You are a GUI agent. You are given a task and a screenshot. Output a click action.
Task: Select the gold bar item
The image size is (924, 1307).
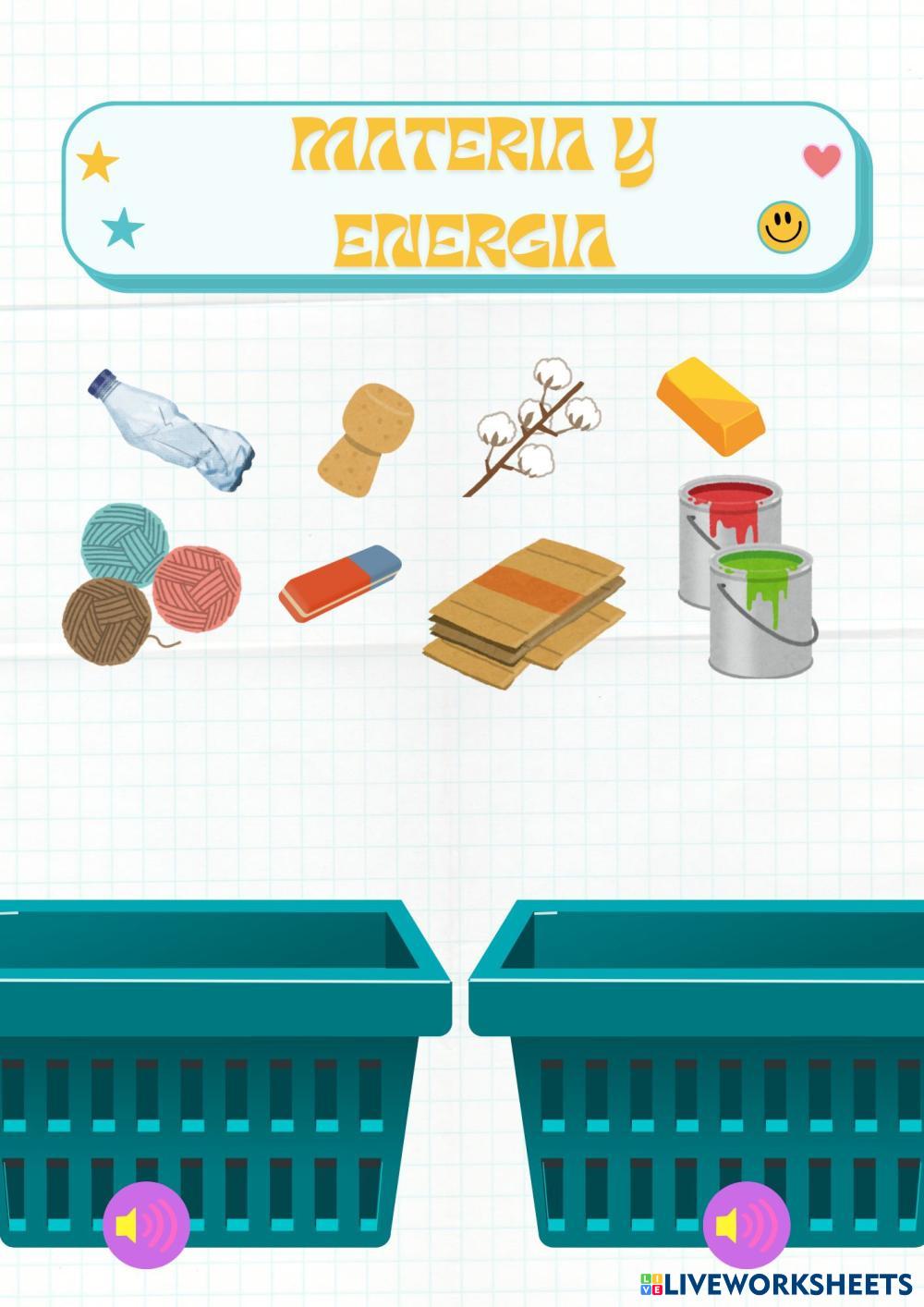tap(711, 407)
